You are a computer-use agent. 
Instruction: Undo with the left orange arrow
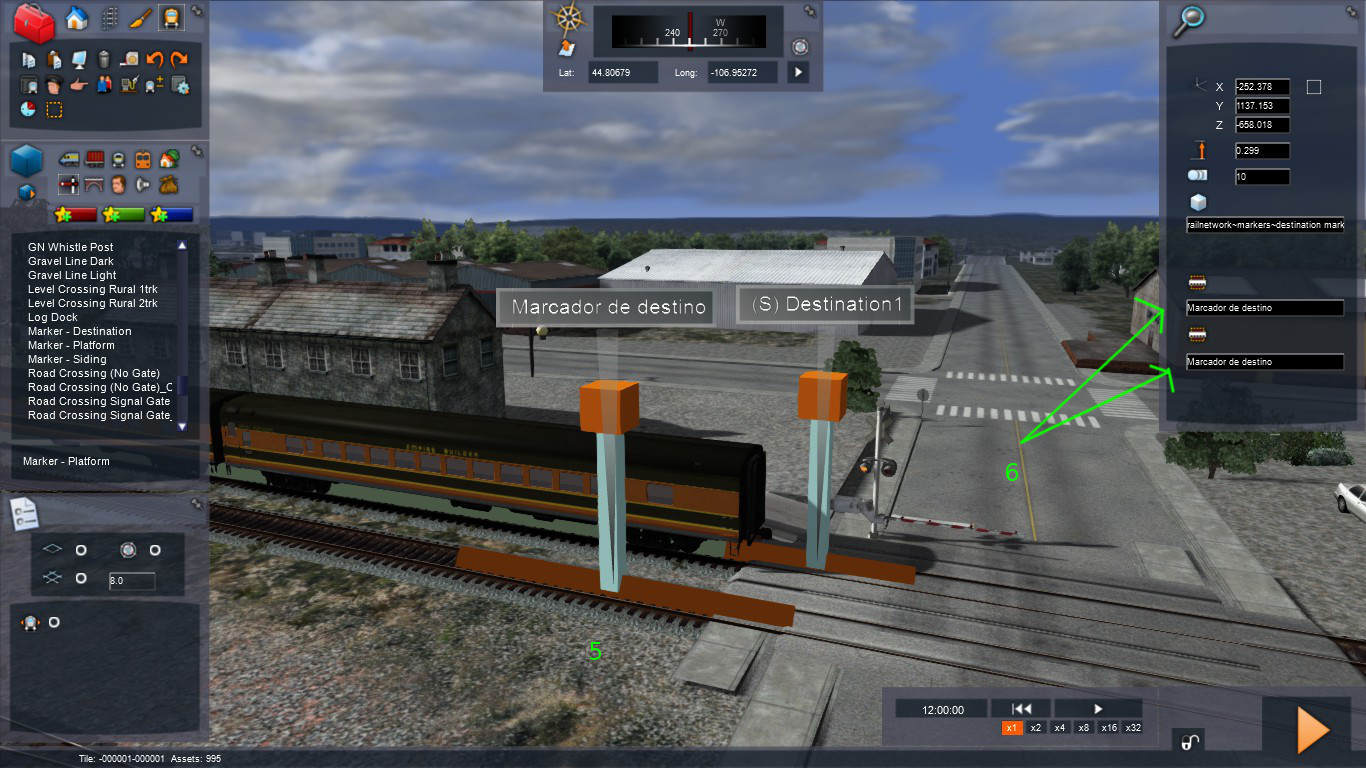point(155,60)
